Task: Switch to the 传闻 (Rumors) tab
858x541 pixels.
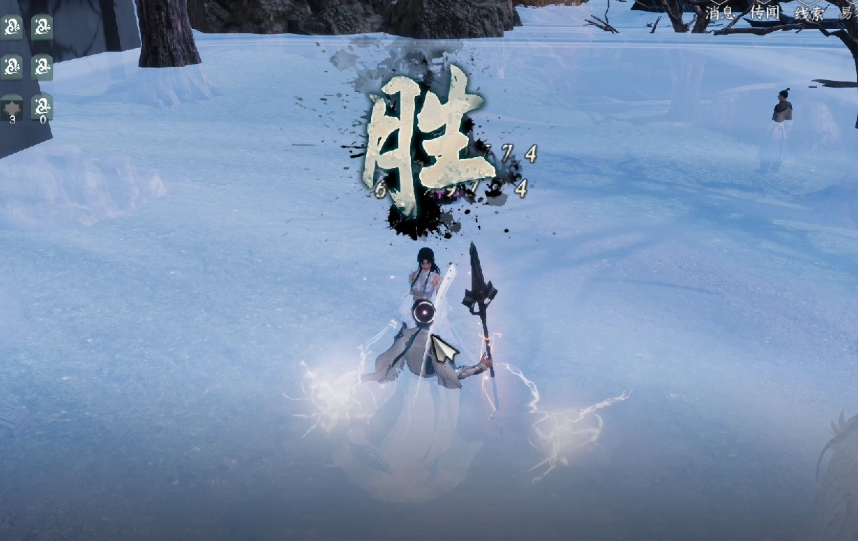Action: 764,12
